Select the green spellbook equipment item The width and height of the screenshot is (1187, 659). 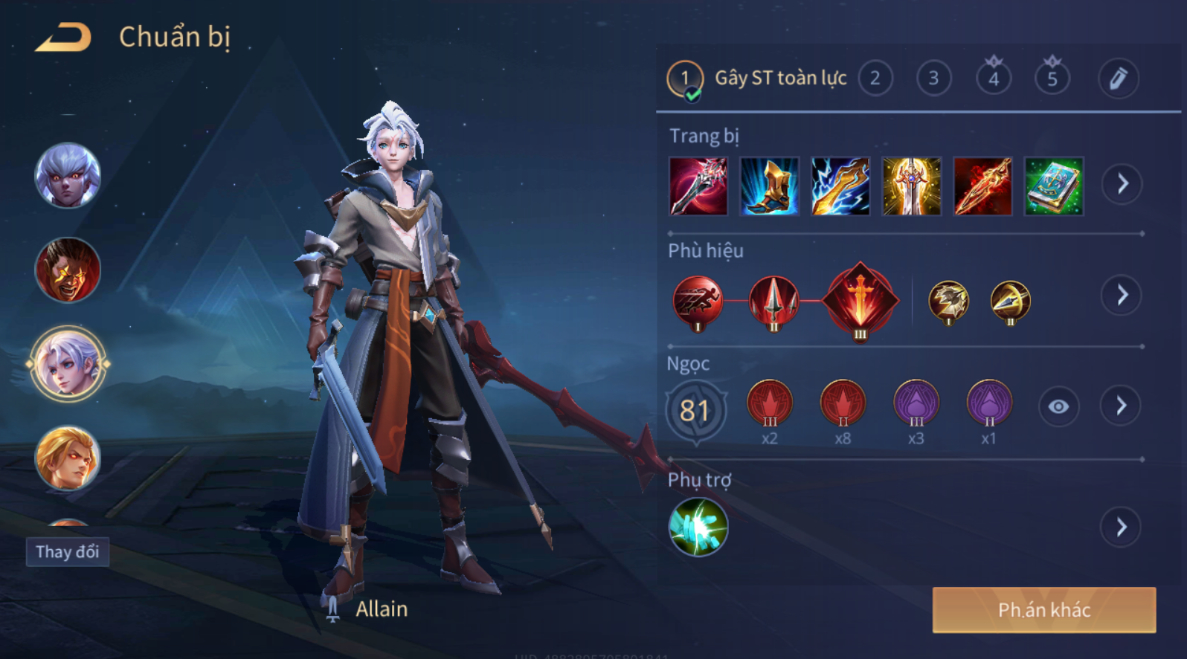click(x=1054, y=186)
